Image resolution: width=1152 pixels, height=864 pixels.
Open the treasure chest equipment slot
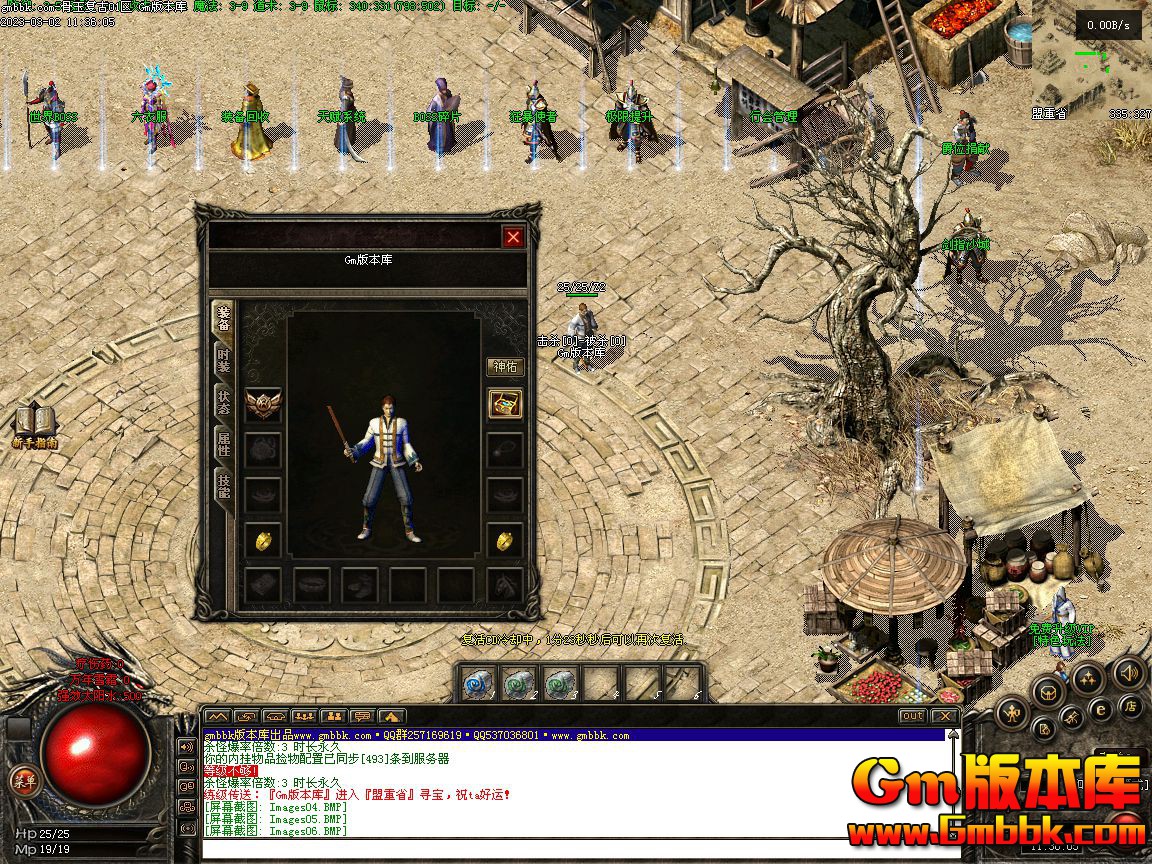pyautogui.click(x=505, y=403)
